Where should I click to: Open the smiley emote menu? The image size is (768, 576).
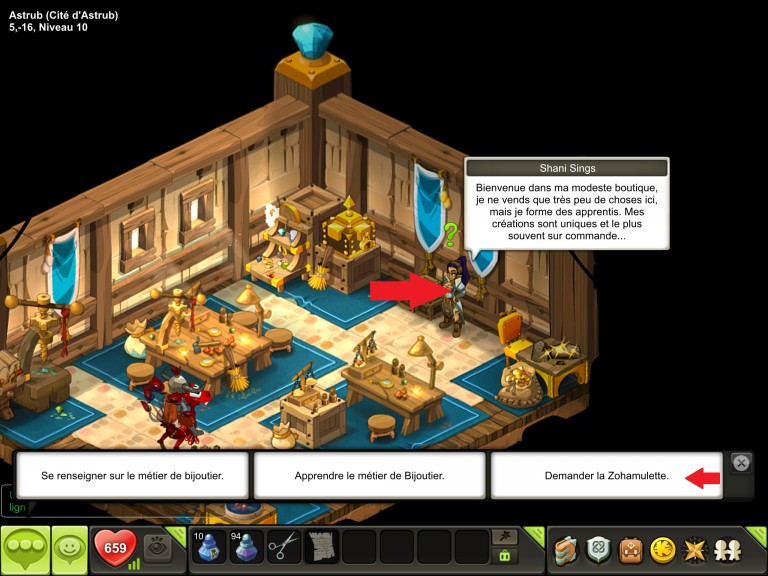pos(69,548)
